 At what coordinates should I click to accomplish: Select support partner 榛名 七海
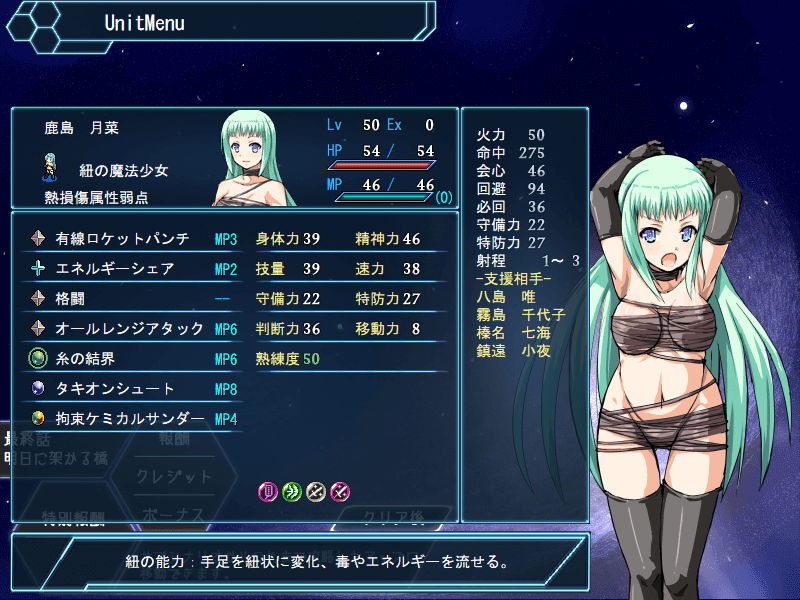coord(515,333)
